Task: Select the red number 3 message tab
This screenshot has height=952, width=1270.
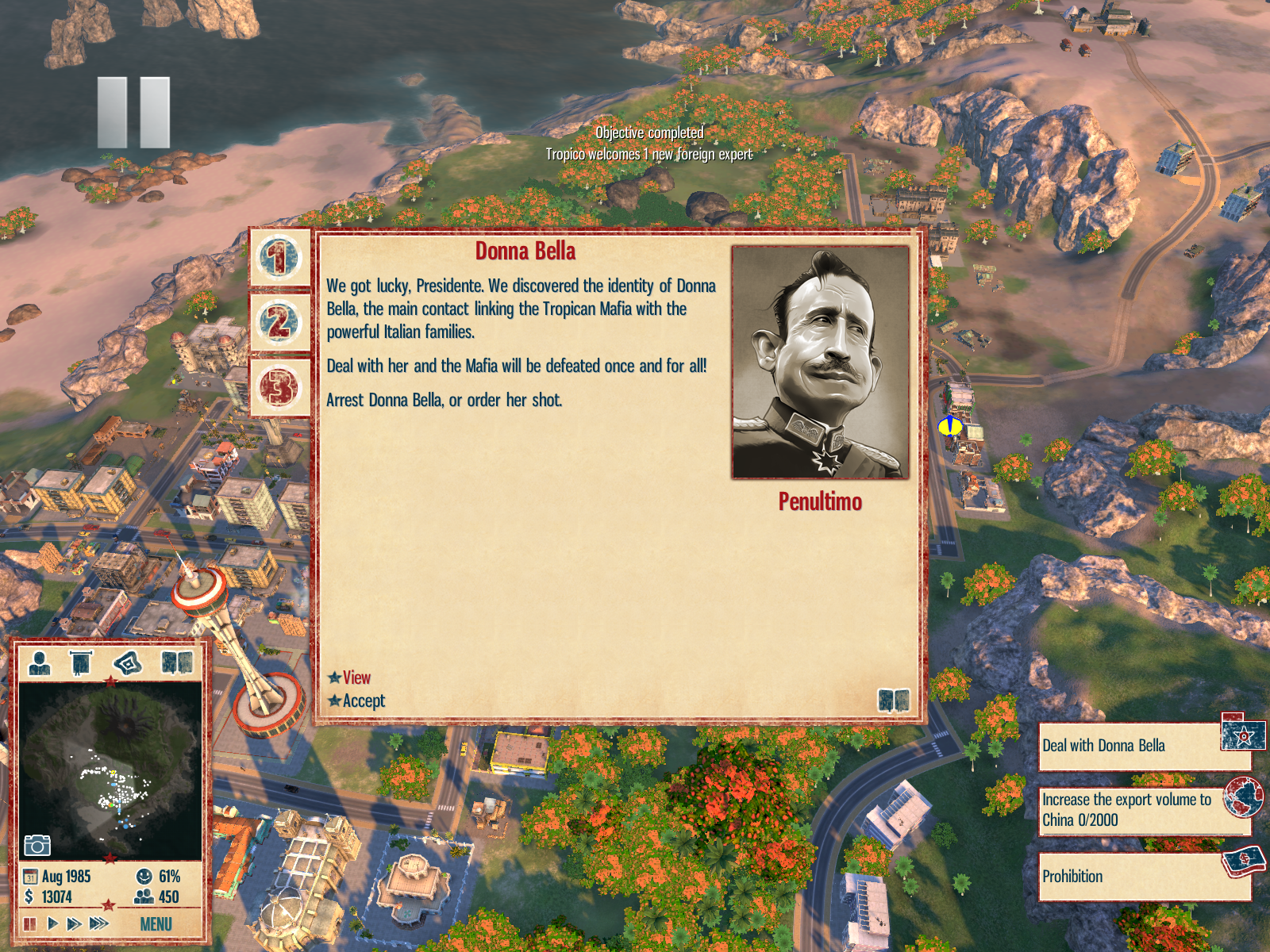Action: tap(279, 387)
